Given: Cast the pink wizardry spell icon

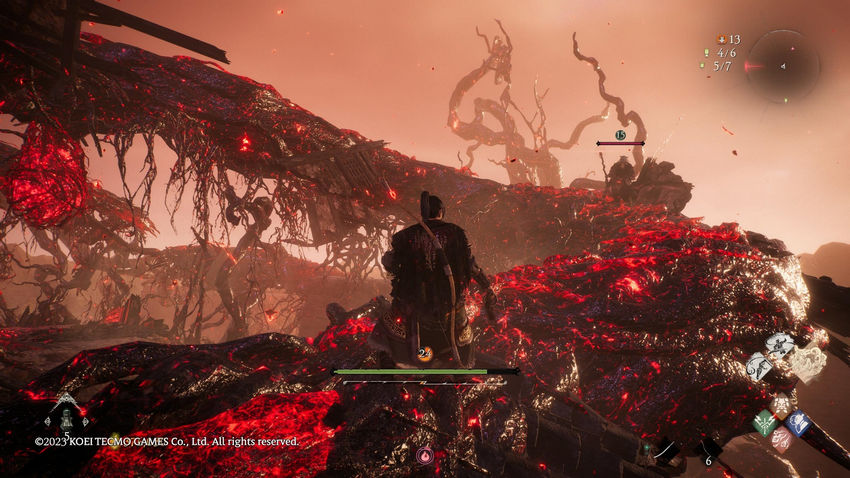Looking at the screenshot, I should click(781, 440).
